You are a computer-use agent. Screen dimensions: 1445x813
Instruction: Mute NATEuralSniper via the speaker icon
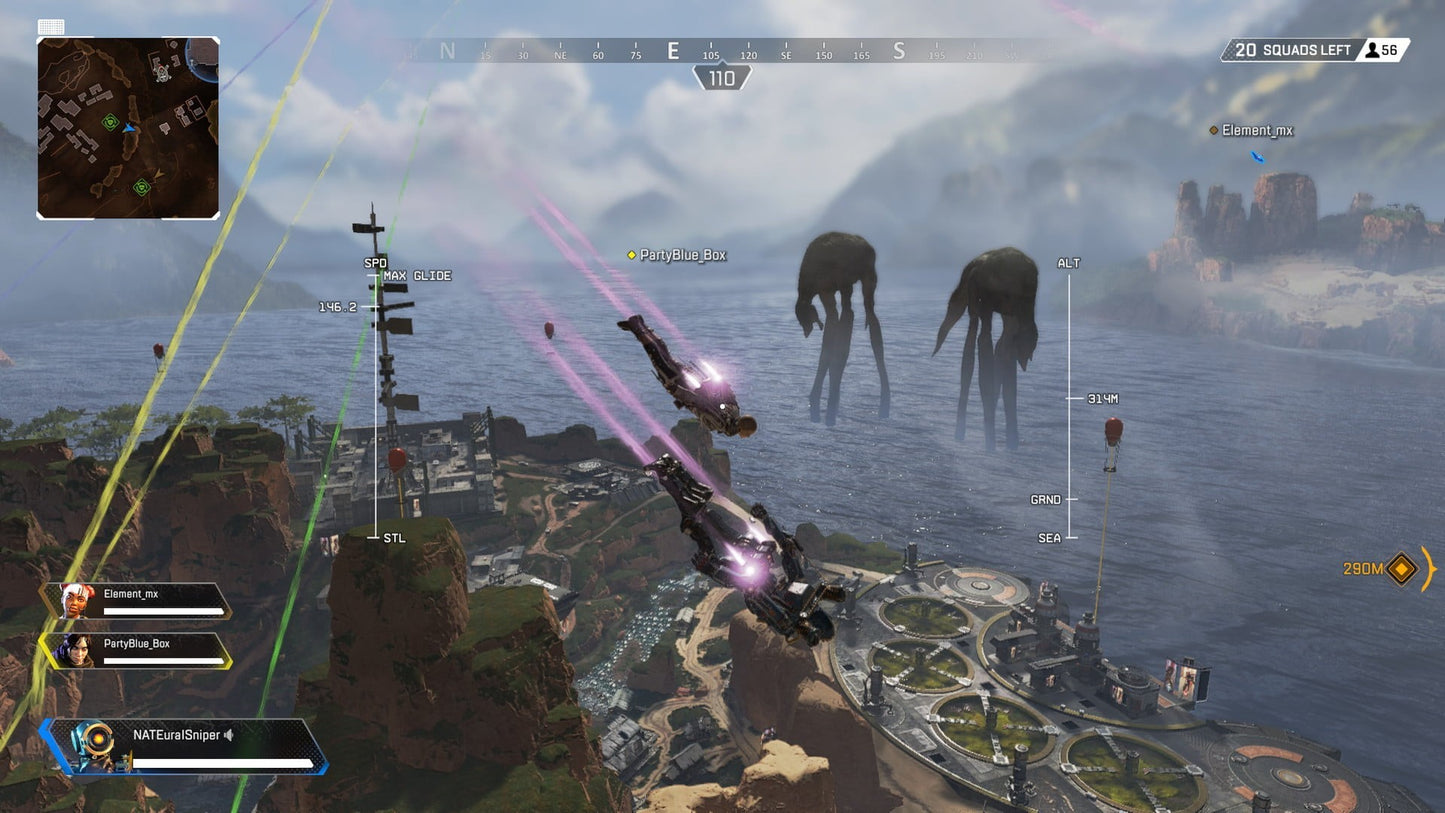229,735
